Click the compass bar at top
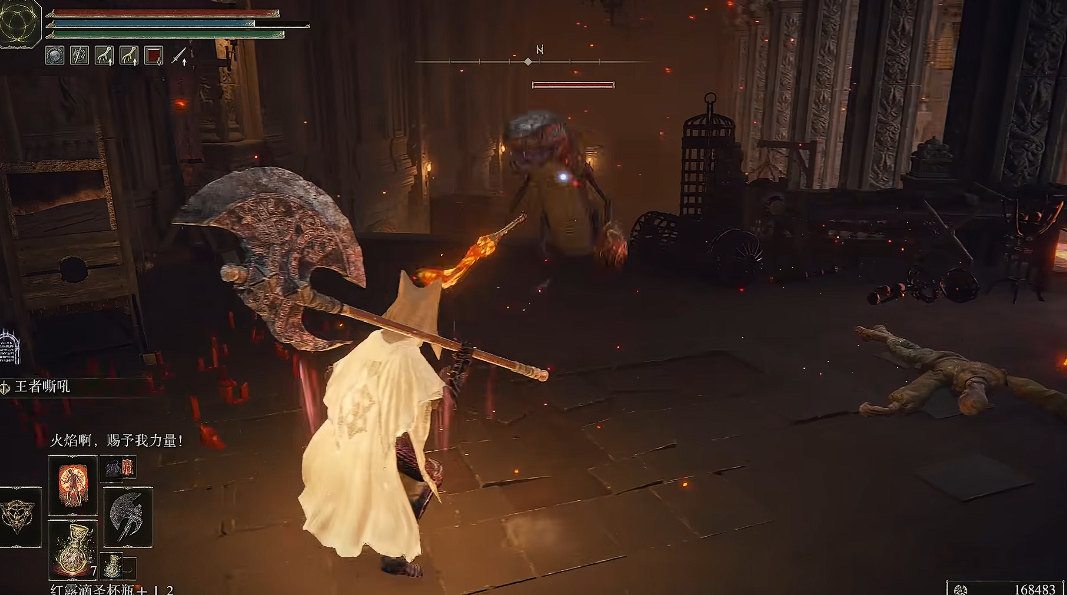The width and height of the screenshot is (1067, 595). 530,61
